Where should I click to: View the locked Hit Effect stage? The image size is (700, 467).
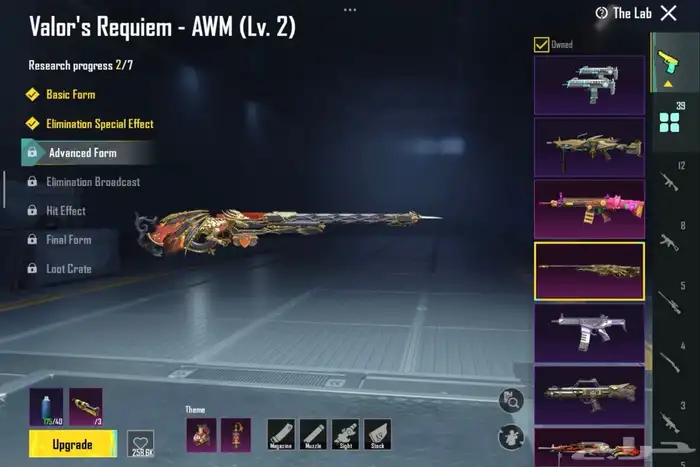[x=65, y=211]
